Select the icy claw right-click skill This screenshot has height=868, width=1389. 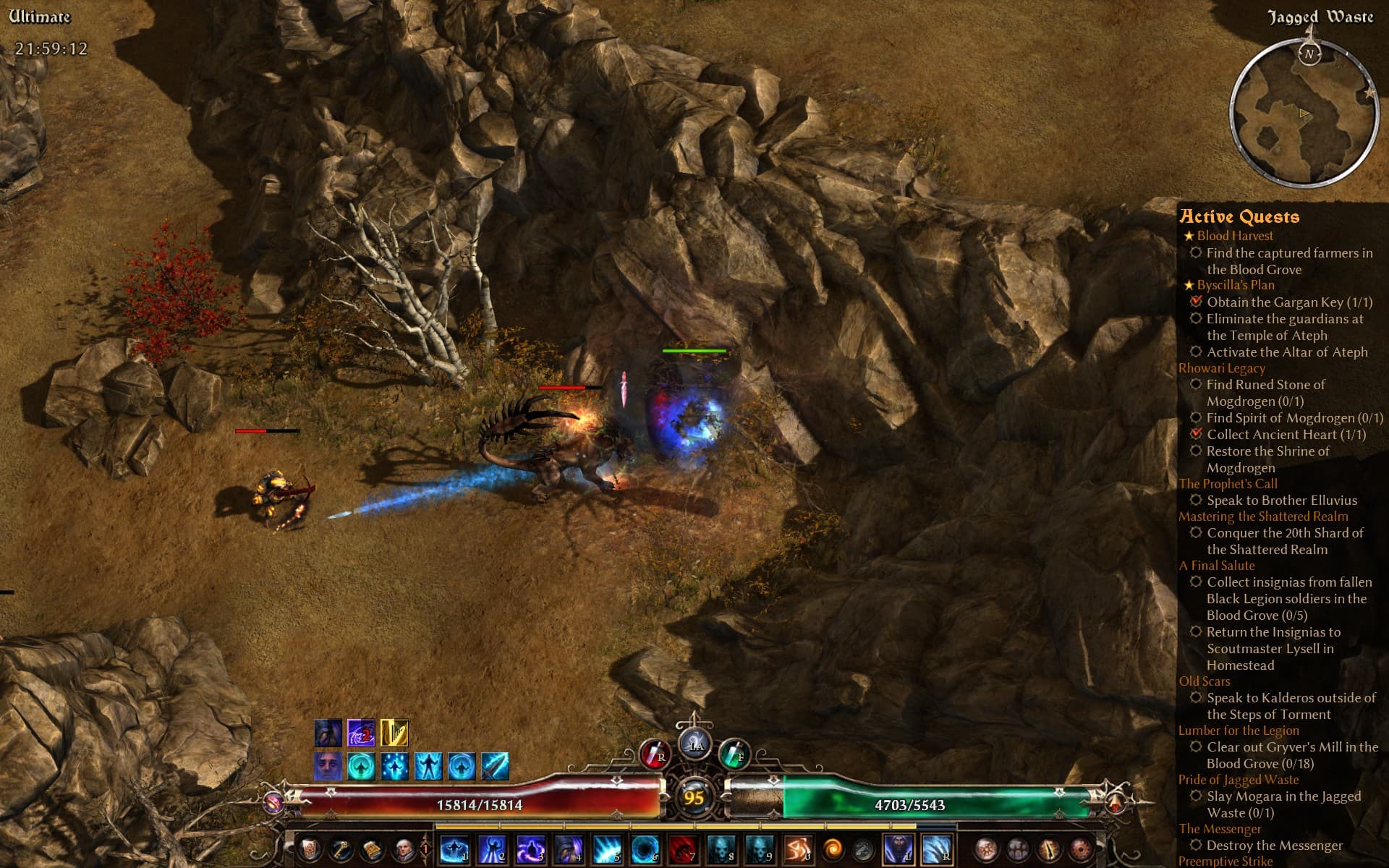[x=936, y=849]
